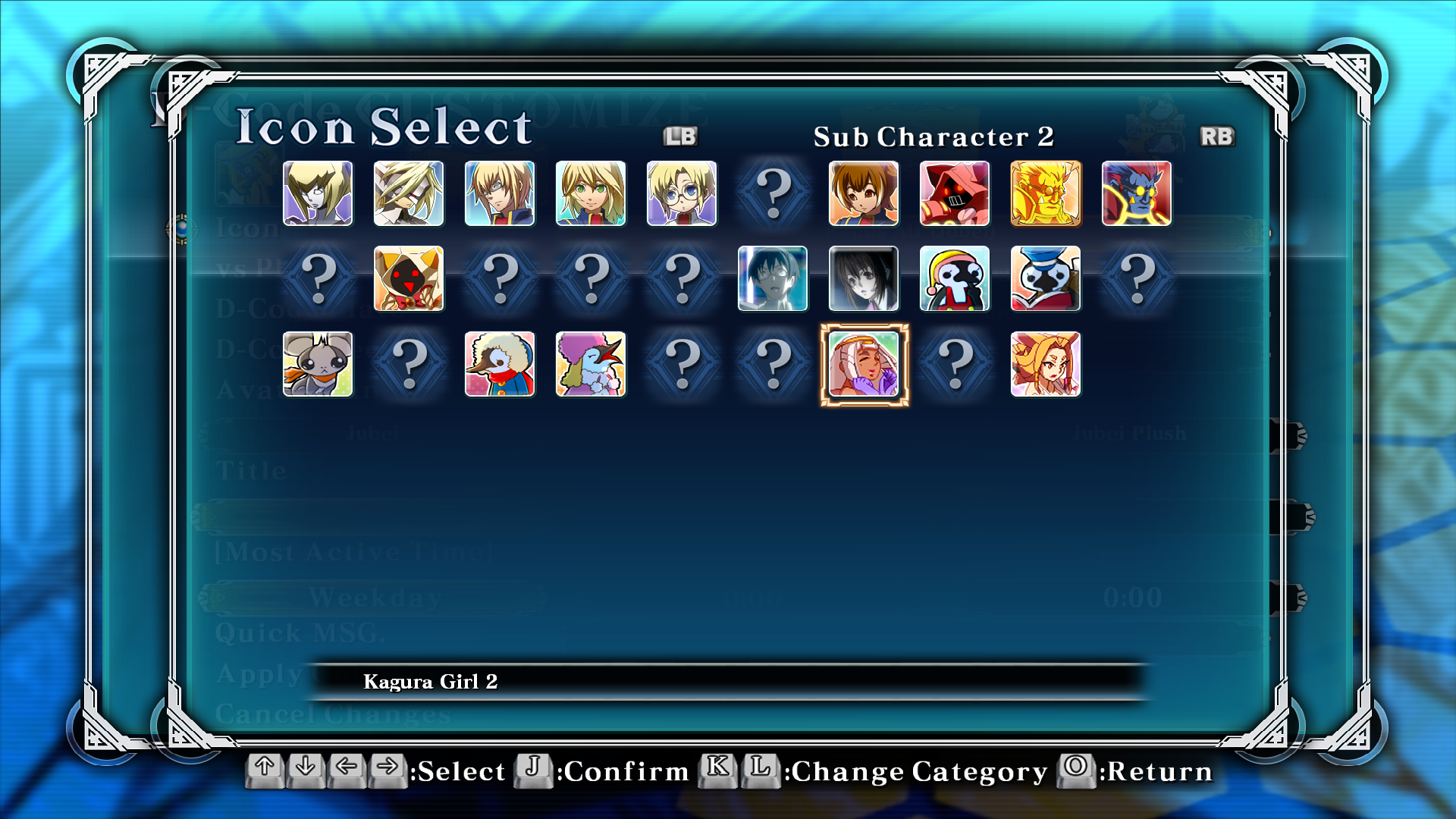Select the penguin wearing a jester hat
The width and height of the screenshot is (1456, 819).
coord(955,278)
